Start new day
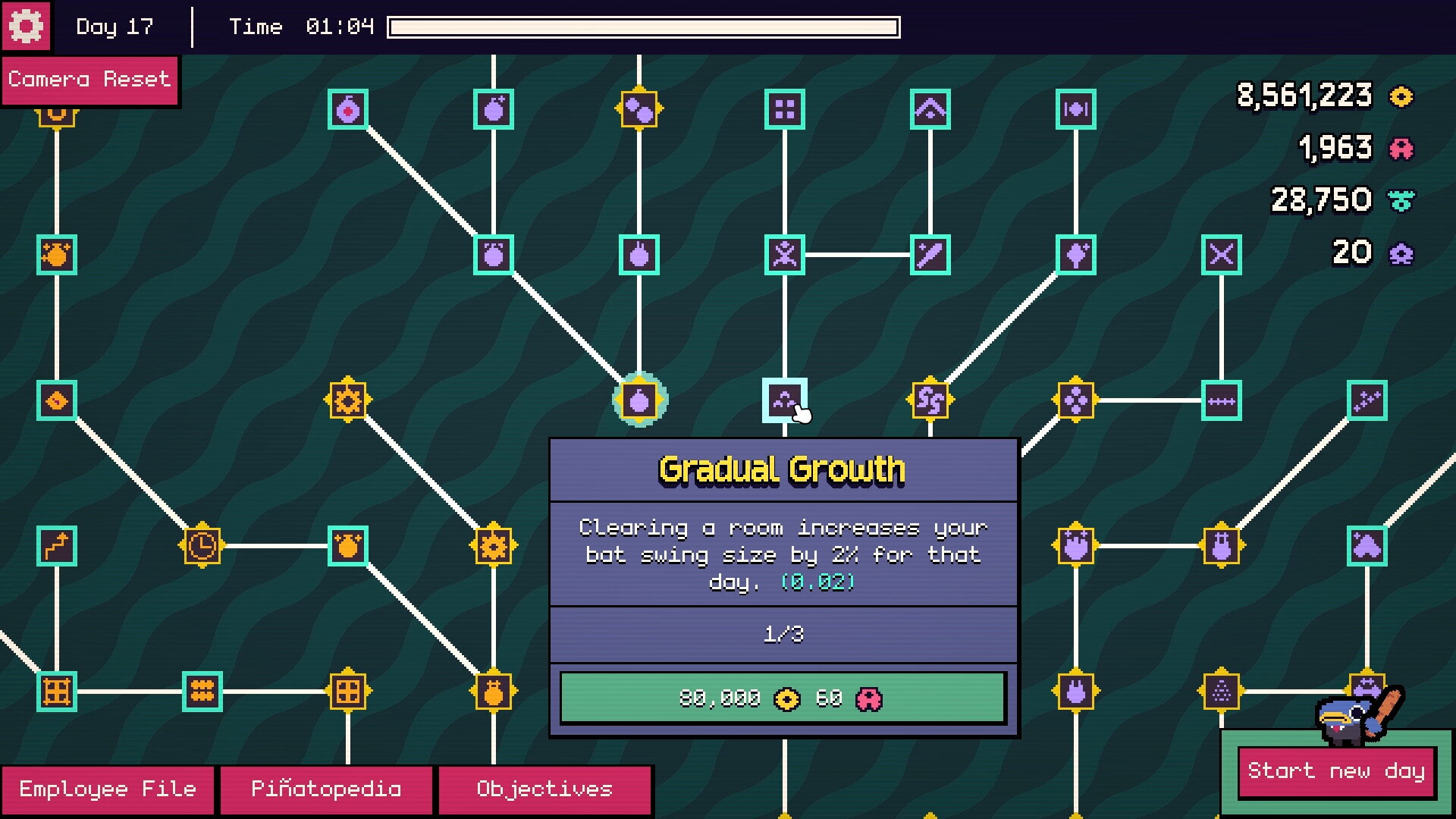The width and height of the screenshot is (1456, 819). click(1336, 771)
